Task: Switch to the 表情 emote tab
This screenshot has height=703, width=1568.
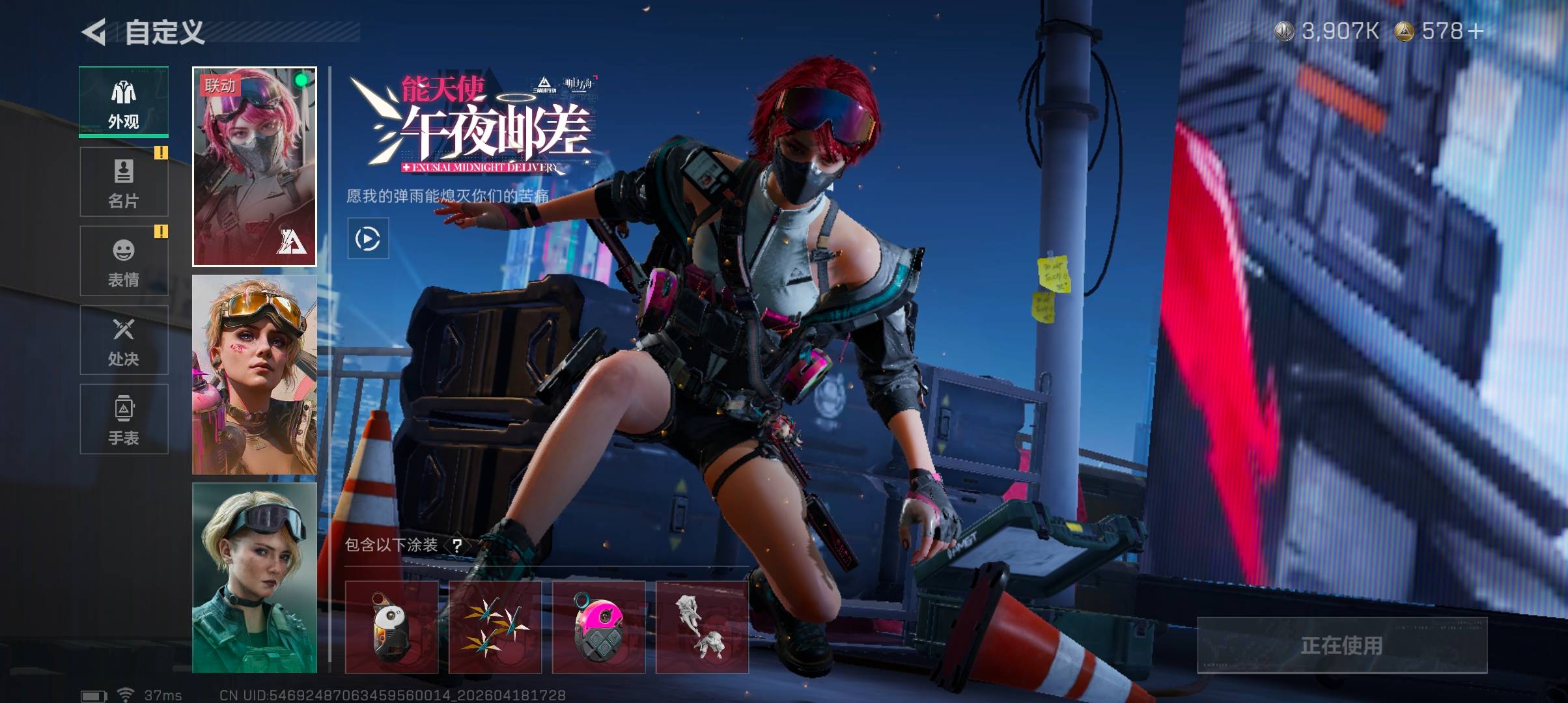Action: coord(124,261)
